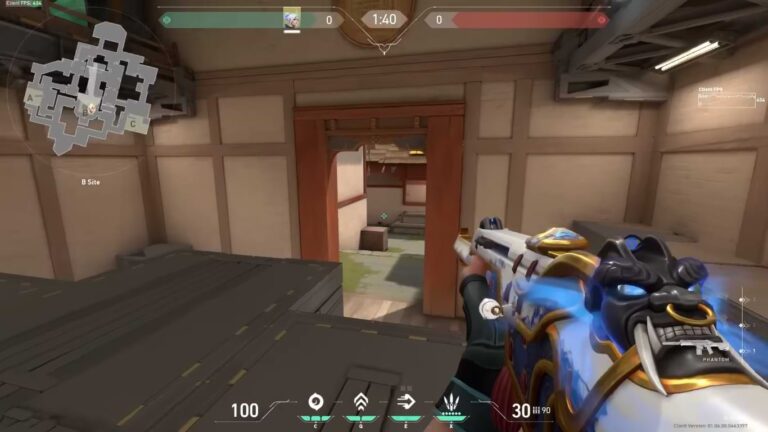Use the Updraft ability icon
Image resolution: width=768 pixels, height=432 pixels.
360,404
